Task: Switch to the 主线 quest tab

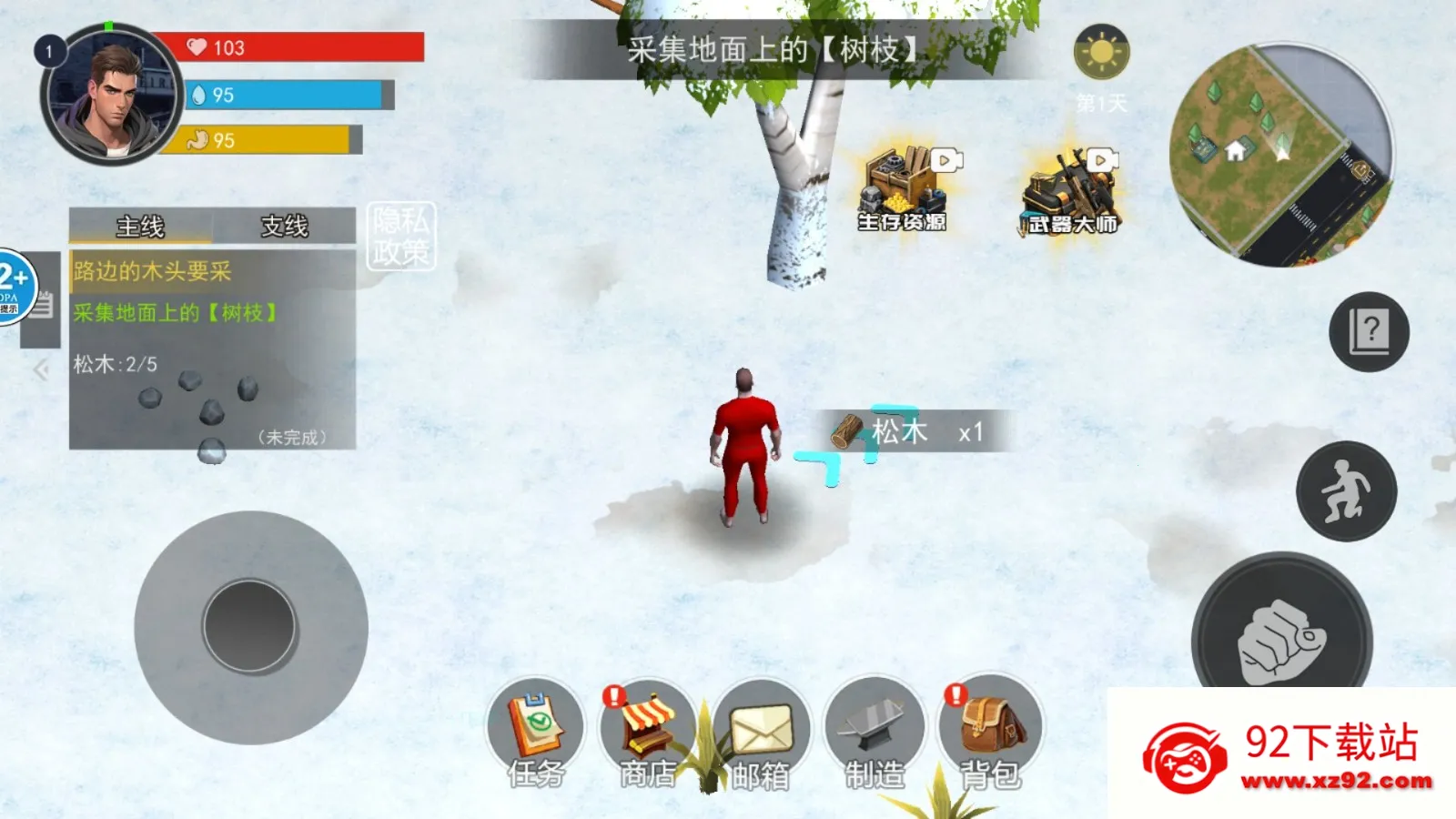Action: [141, 227]
